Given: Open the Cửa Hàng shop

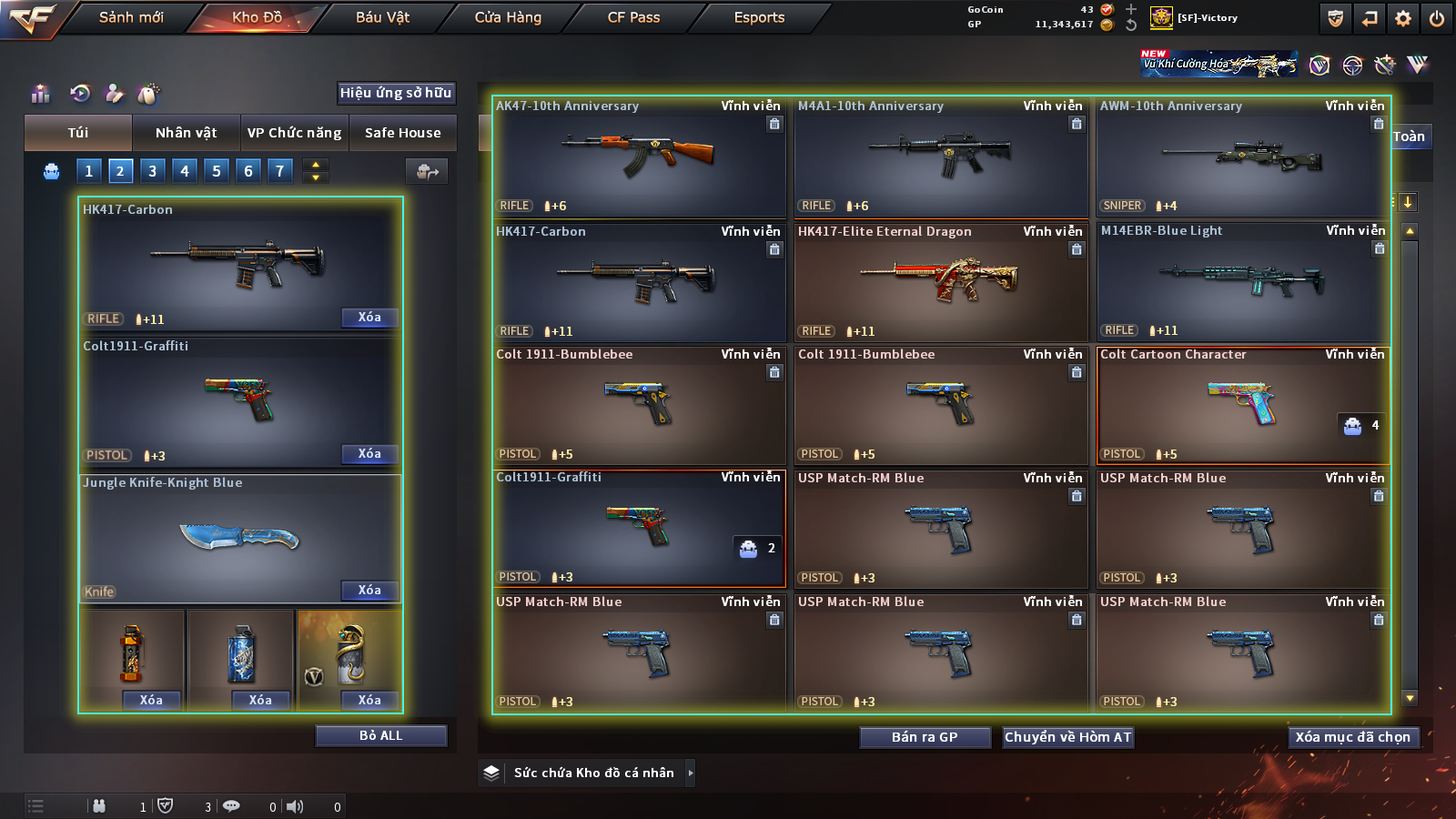Looking at the screenshot, I should pos(508,17).
